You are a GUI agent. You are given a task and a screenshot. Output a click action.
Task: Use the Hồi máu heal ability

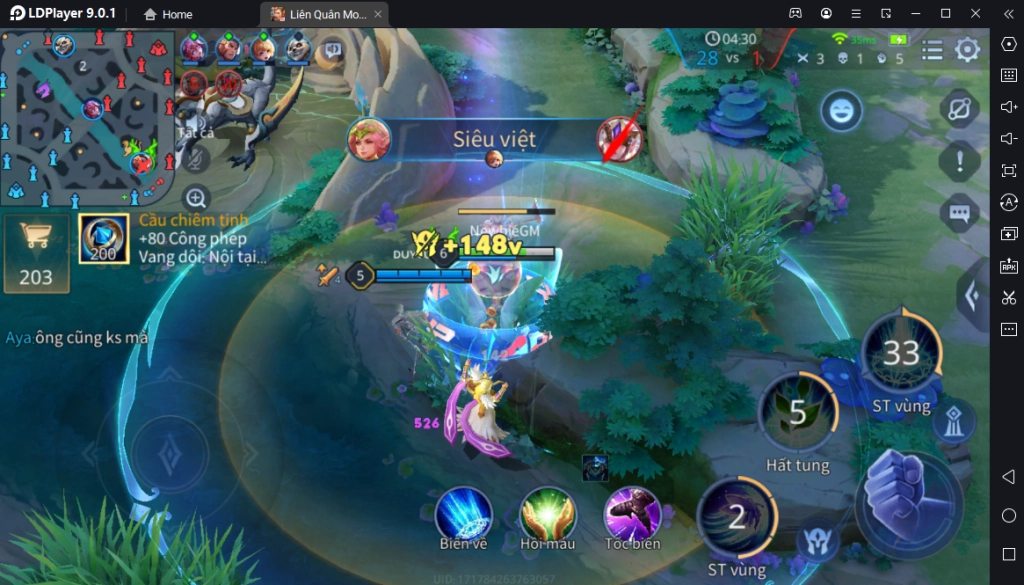coord(548,514)
